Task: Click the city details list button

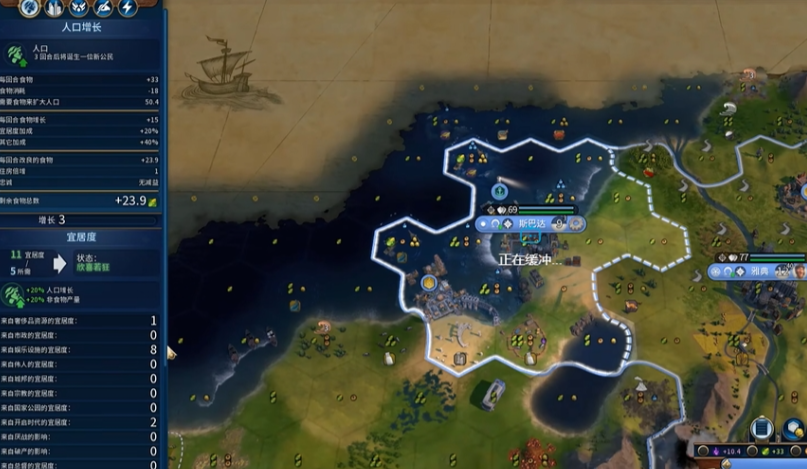Action: pyautogui.click(x=762, y=429)
